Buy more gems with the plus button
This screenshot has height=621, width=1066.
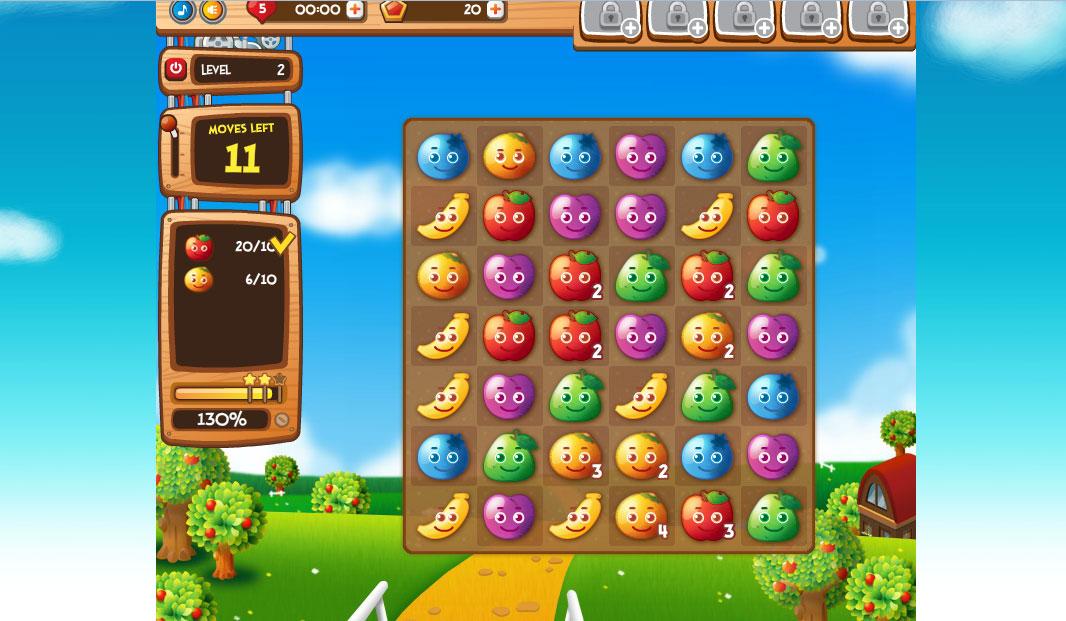point(495,10)
